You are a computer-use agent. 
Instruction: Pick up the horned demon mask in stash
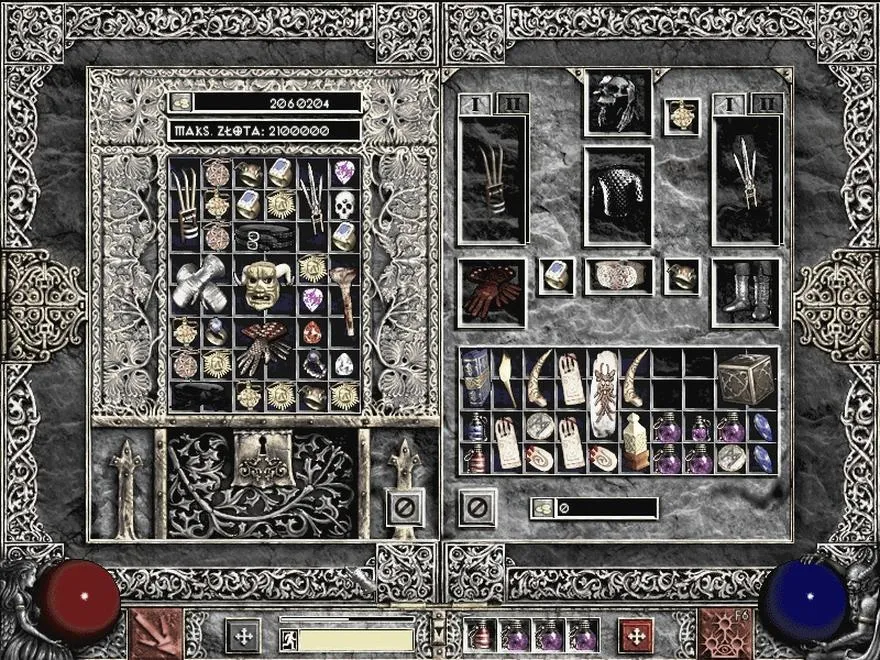coord(265,285)
